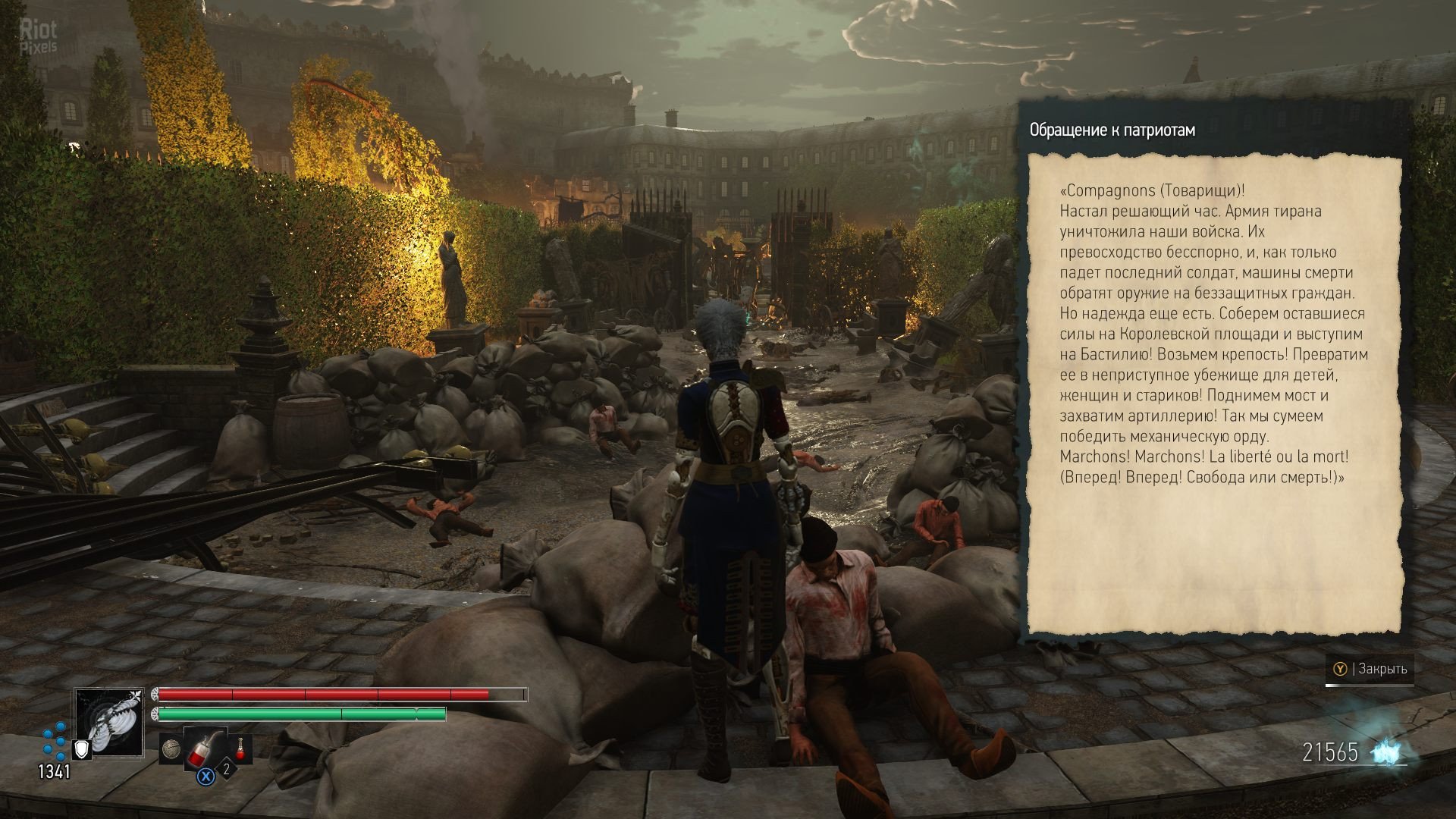
Task: Select the equipped white fan weapon icon
Action: pos(109,721)
